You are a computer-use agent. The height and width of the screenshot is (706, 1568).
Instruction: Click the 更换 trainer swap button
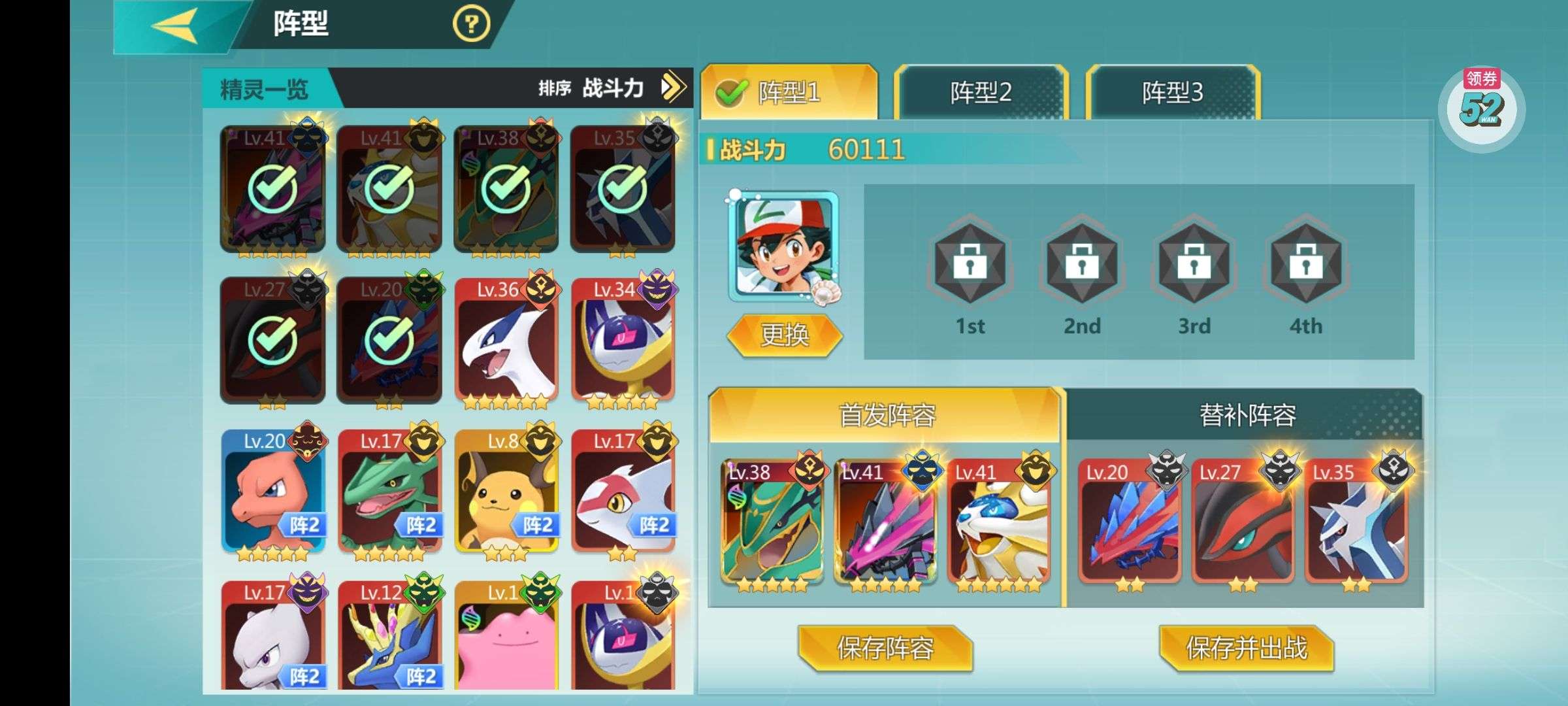click(784, 335)
